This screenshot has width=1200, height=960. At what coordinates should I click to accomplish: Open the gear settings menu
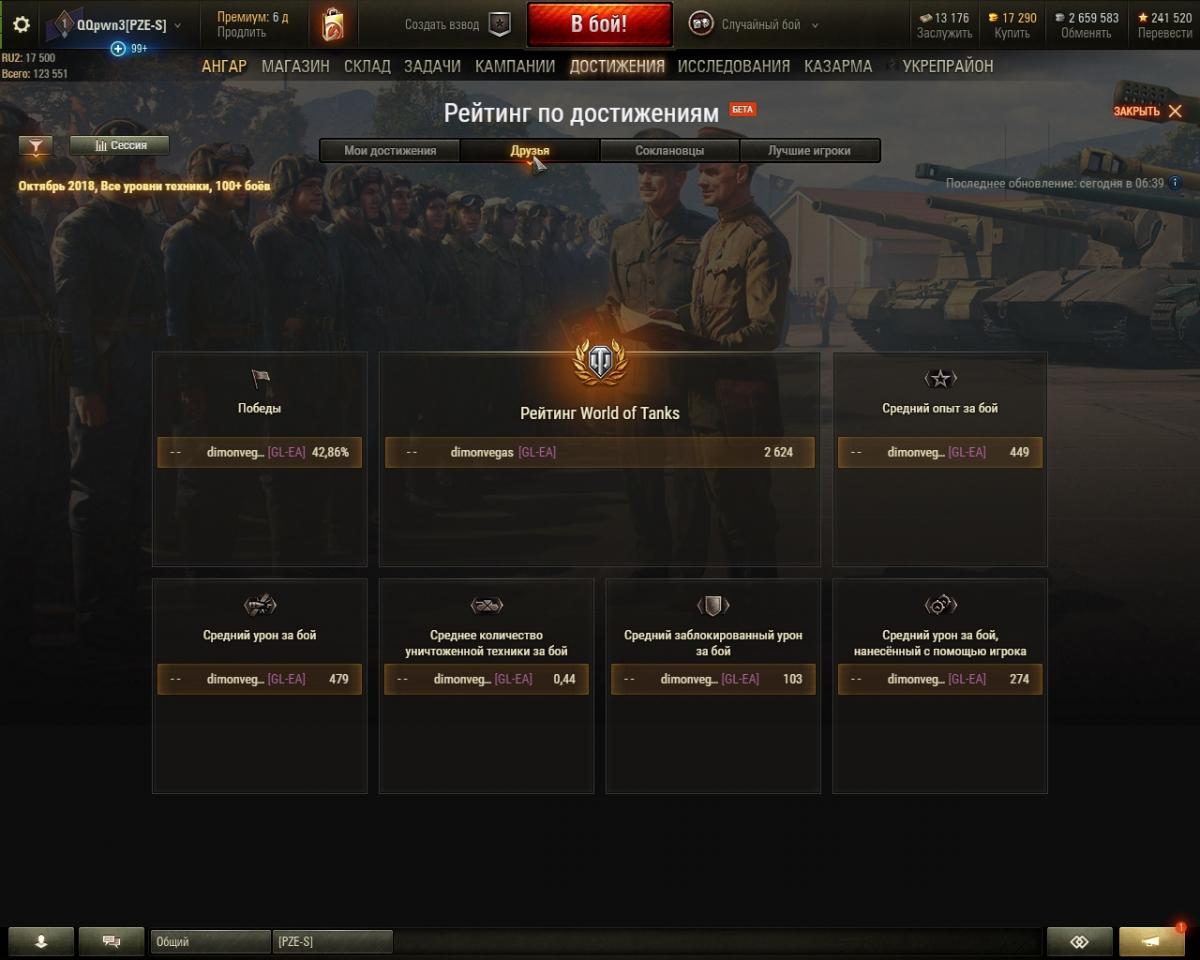(21, 25)
